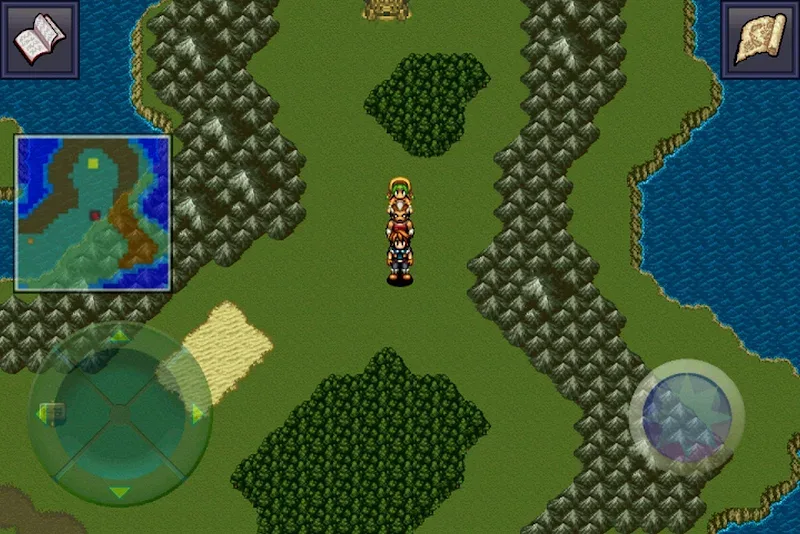Tap the left arrow on the virtual d-pad
The image size is (800, 534).
click(44, 412)
